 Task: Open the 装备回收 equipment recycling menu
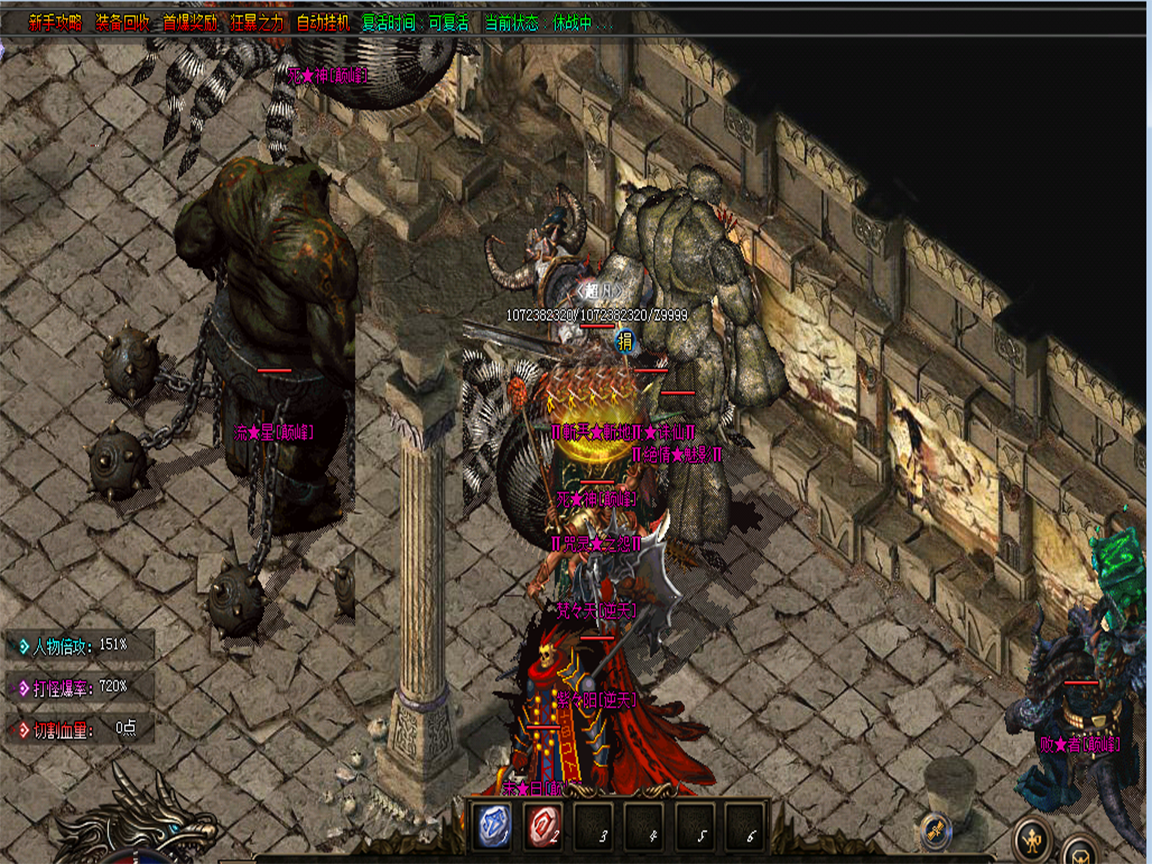click(x=122, y=23)
